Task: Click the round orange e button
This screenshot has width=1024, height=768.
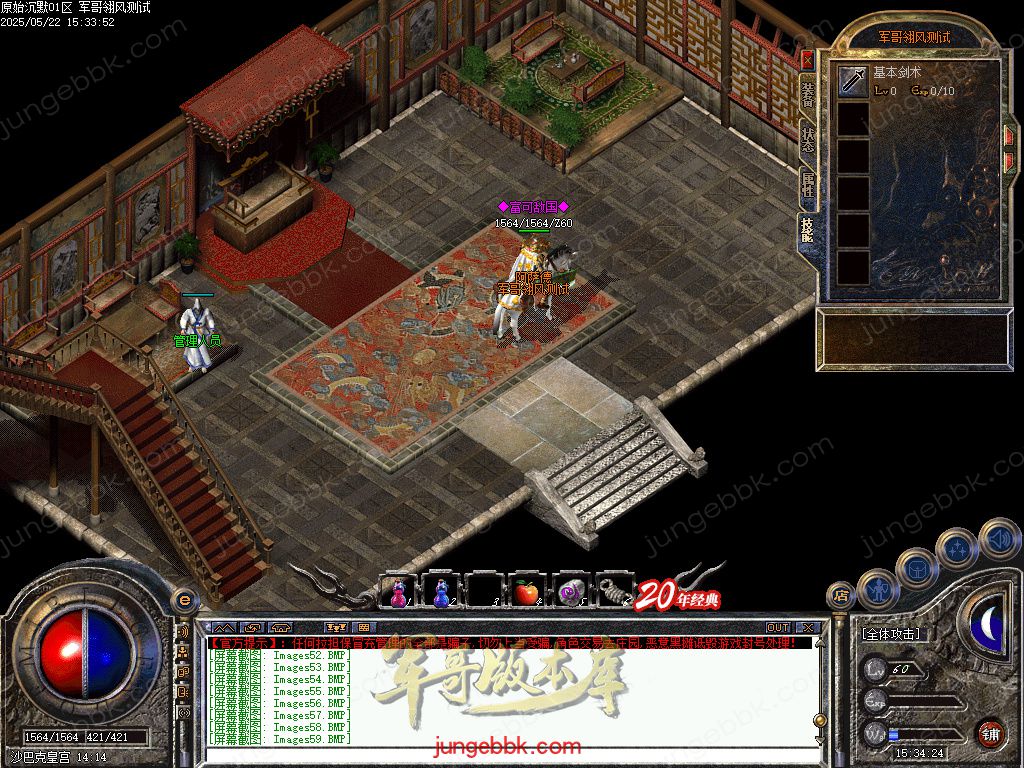Action: coord(183,600)
